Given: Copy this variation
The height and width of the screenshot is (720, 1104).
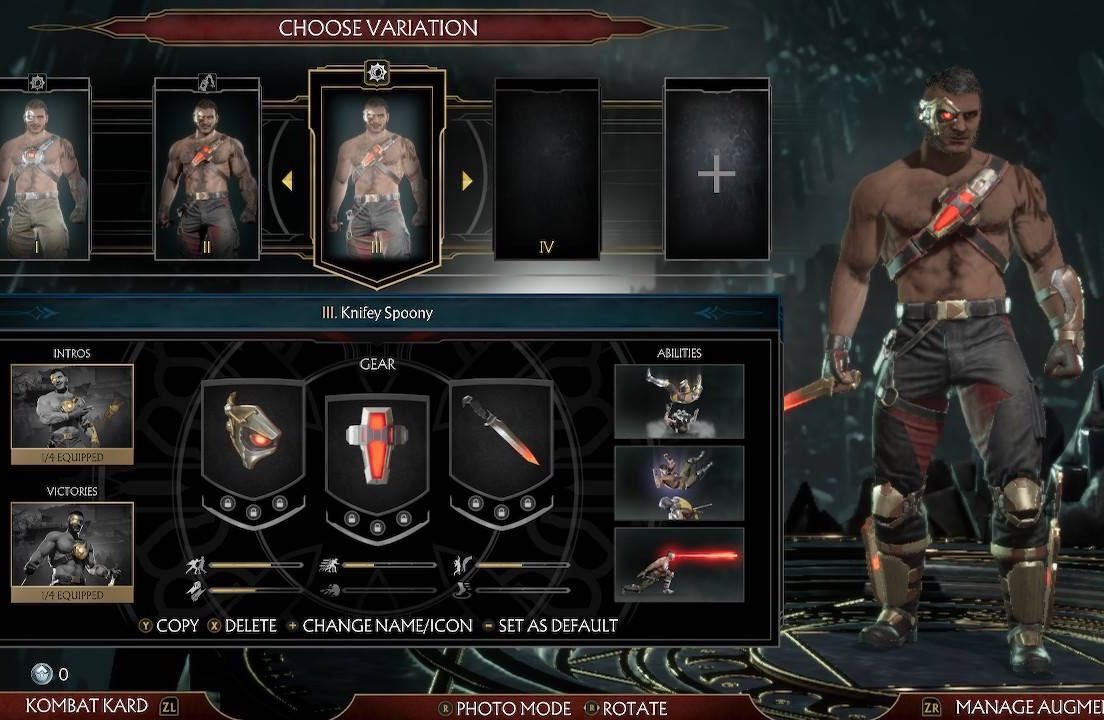Looking at the screenshot, I should [x=169, y=626].
